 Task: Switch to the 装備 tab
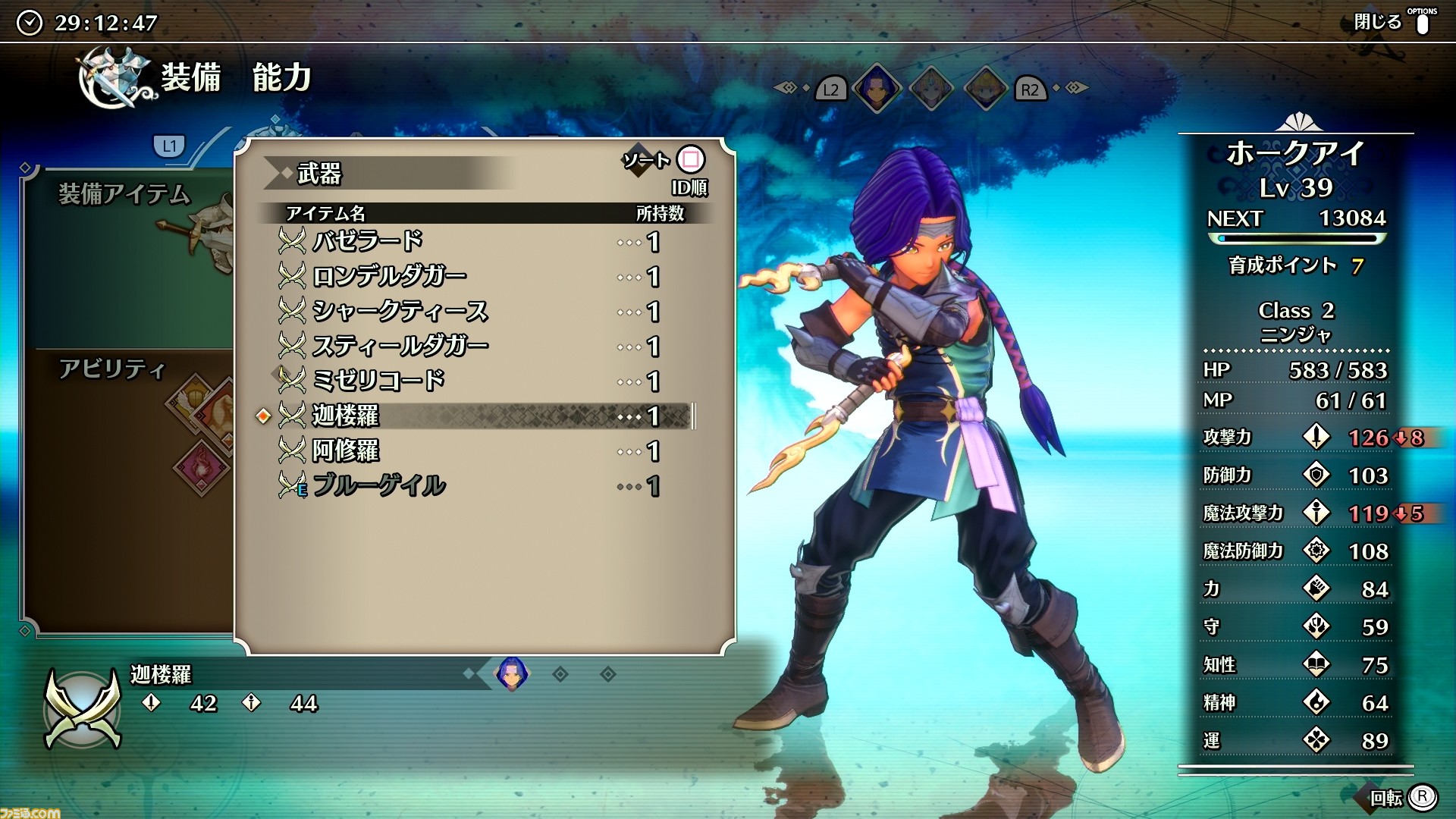[190, 77]
